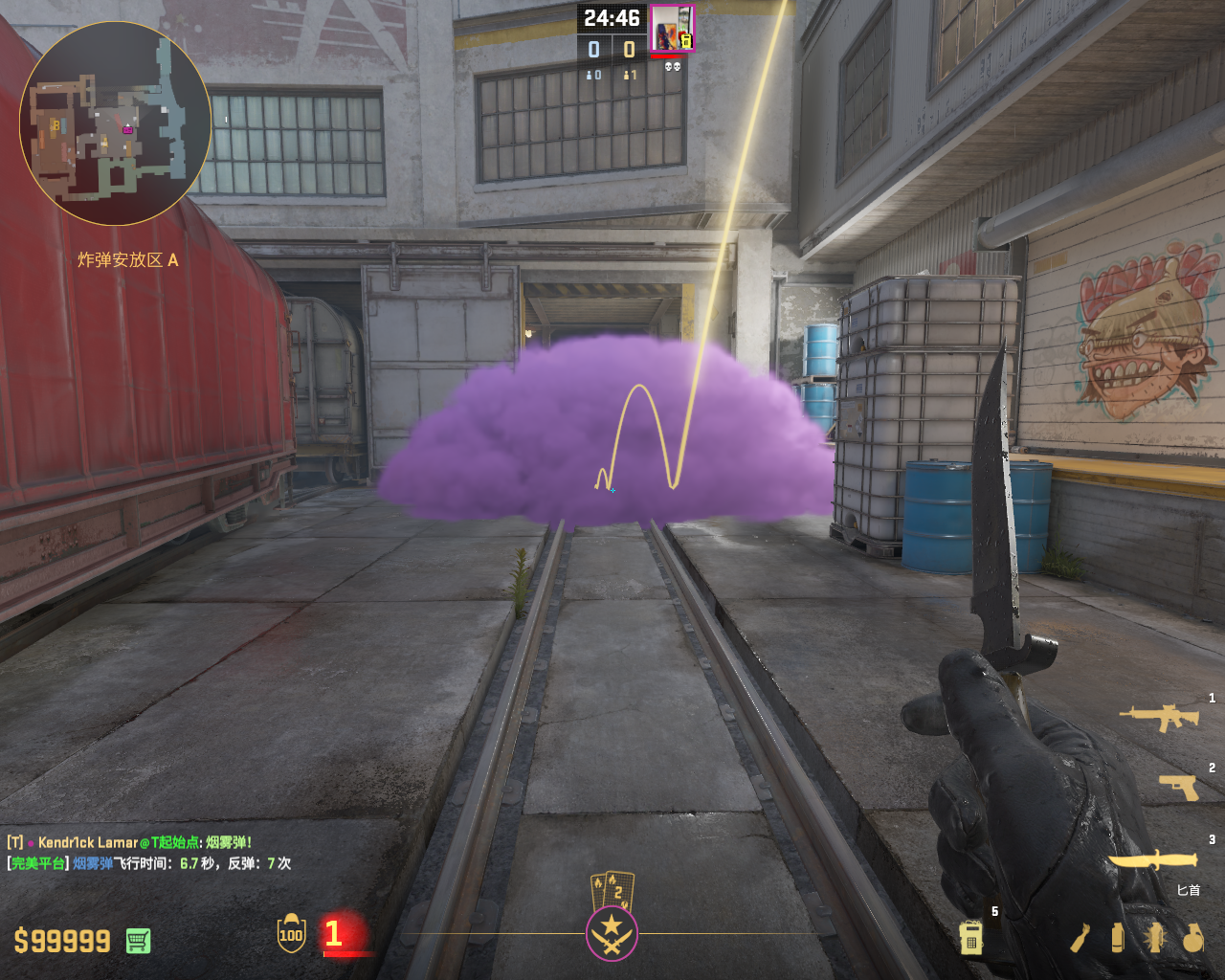This screenshot has height=980, width=1225.
Task: Switch to the pistol in slot 2
Action: coord(1178,787)
